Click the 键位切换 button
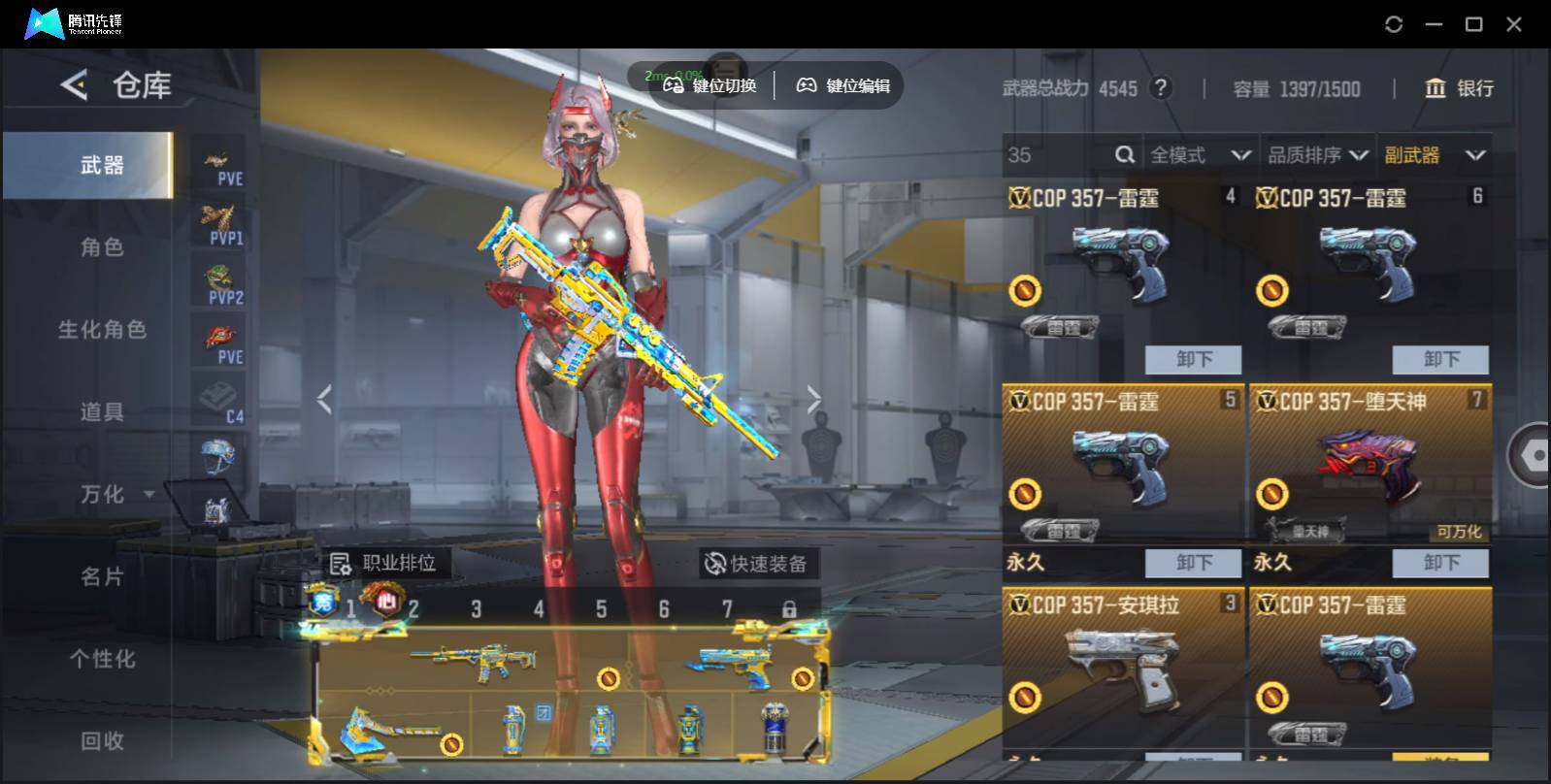This screenshot has height=784, width=1551. 709,85
